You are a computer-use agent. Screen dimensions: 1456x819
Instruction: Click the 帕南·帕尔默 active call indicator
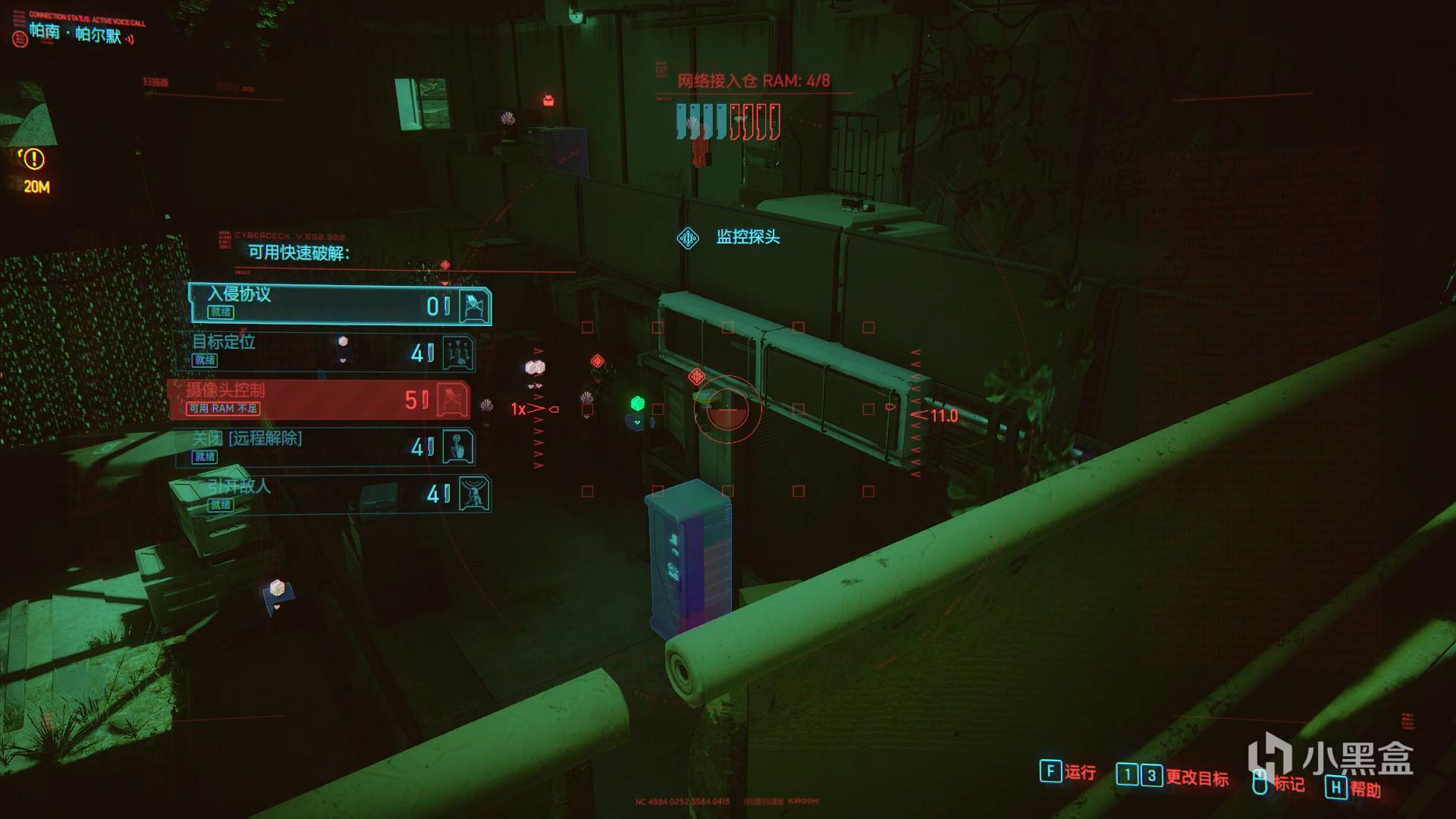click(x=74, y=33)
